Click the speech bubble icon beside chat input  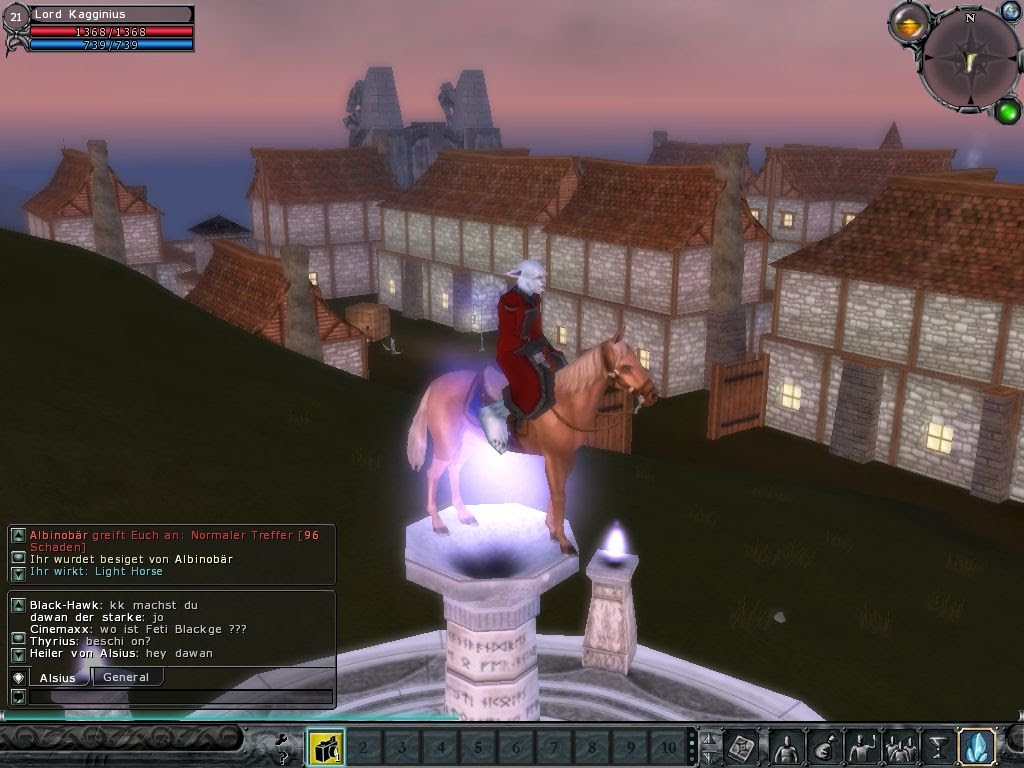18,697
